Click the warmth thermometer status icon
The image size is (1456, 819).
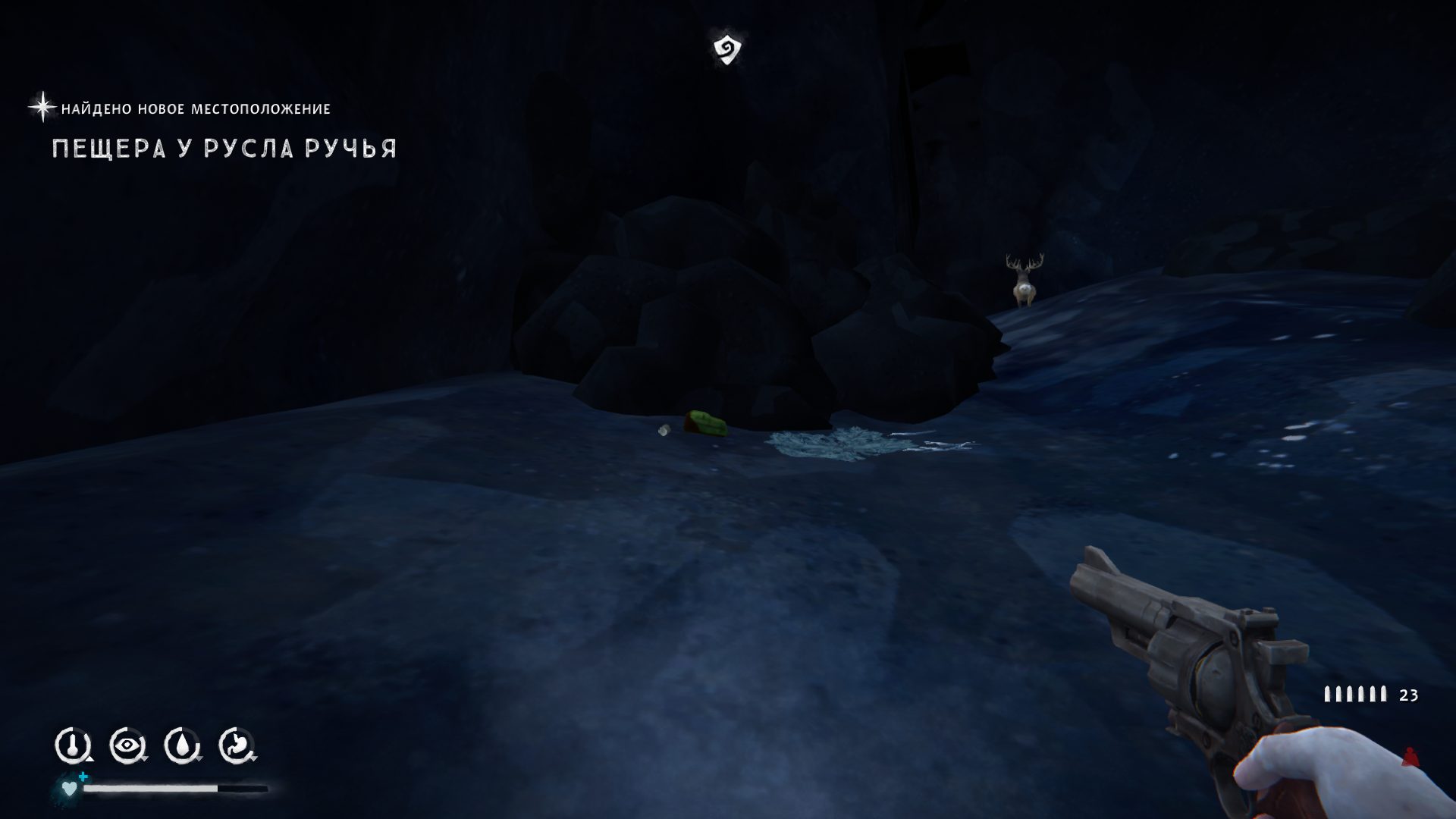(x=72, y=745)
